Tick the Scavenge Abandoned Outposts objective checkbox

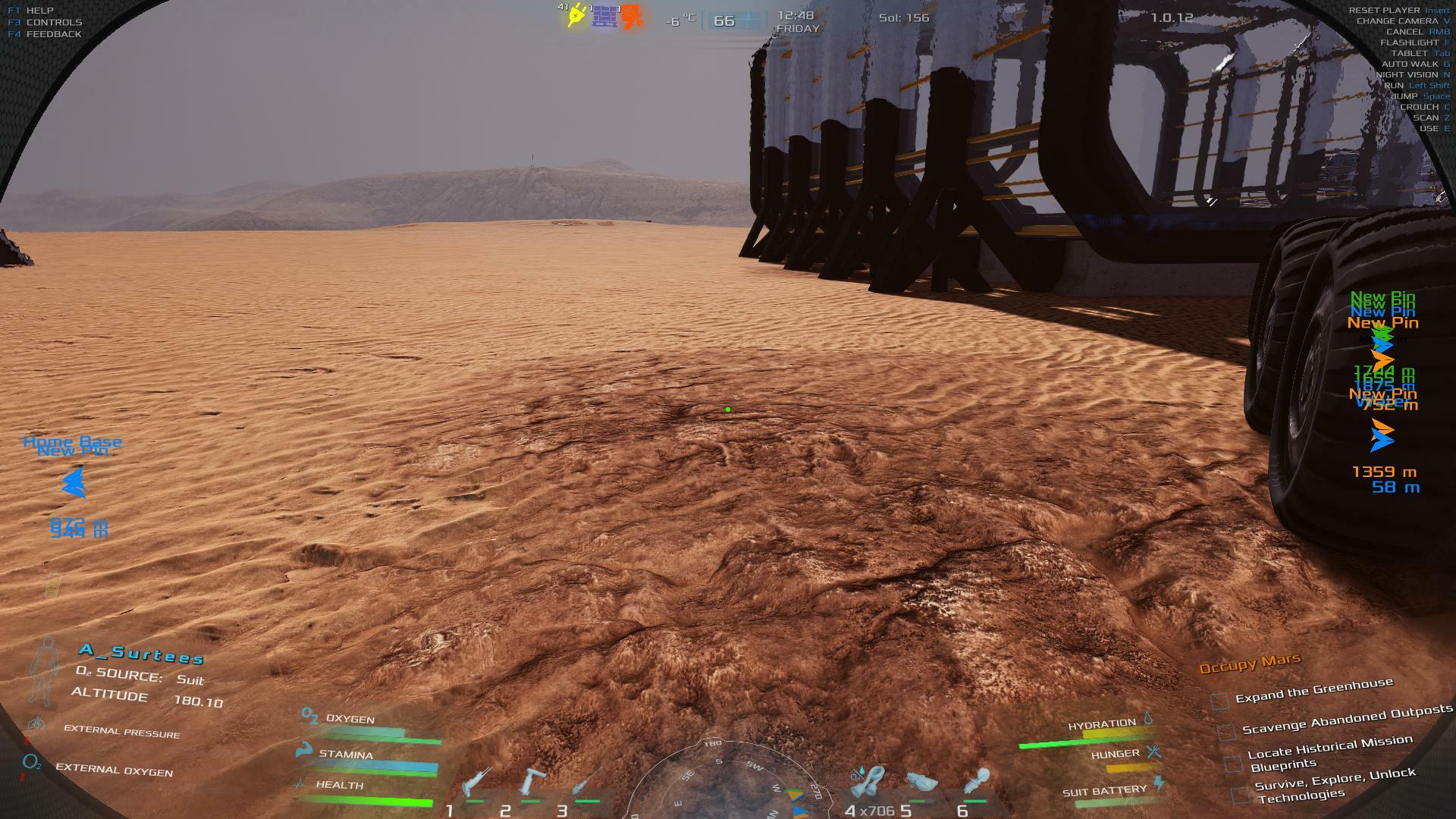click(1226, 732)
